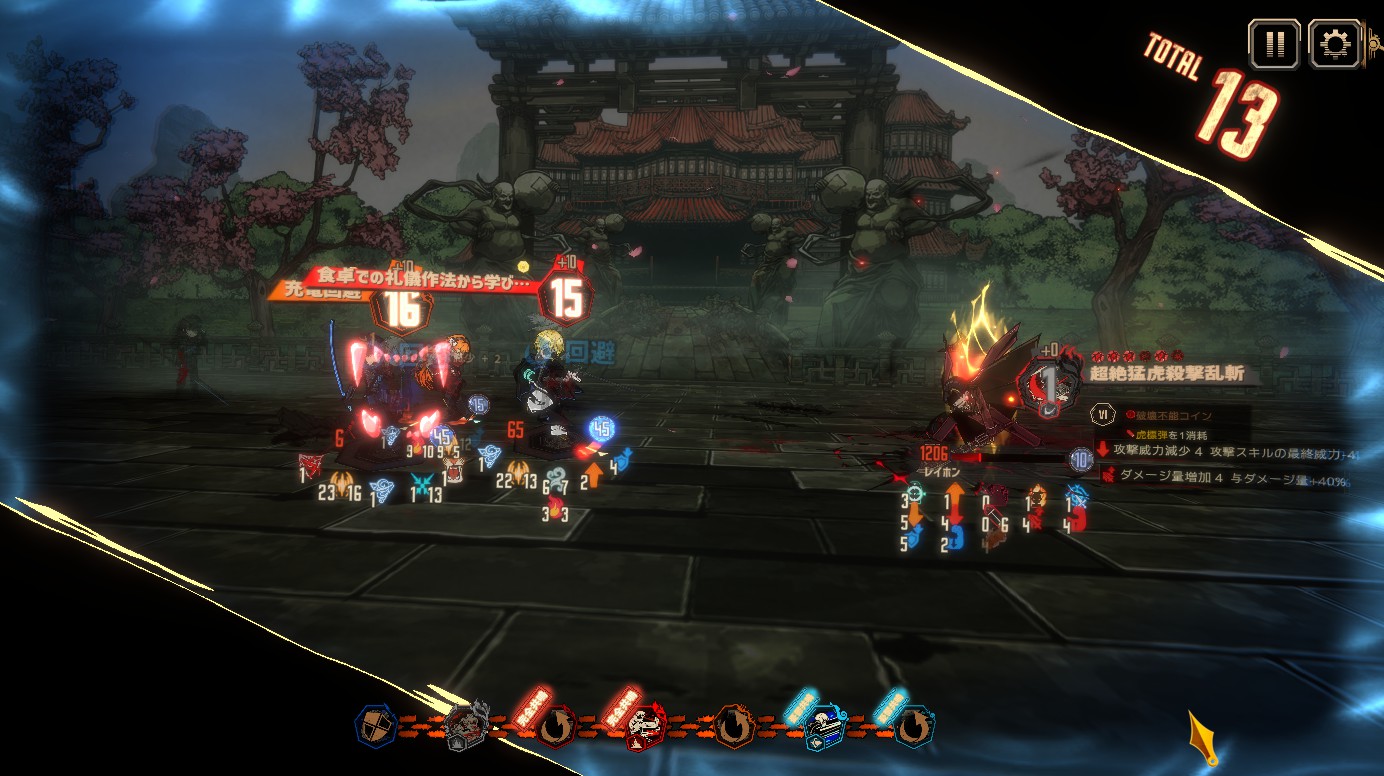Open the gear settings menu
Image resolution: width=1384 pixels, height=776 pixels.
tap(1334, 45)
